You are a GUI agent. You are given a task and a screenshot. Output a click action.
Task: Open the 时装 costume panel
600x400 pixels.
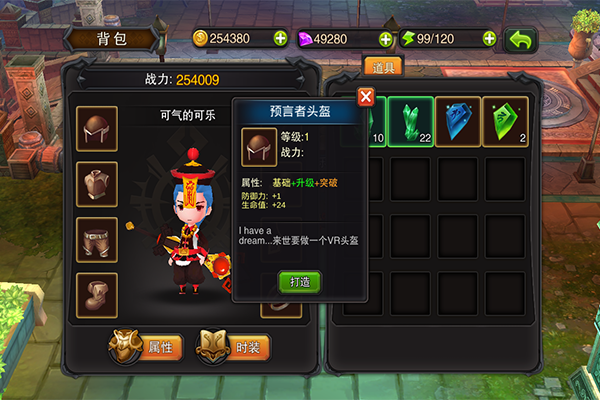(x=234, y=346)
